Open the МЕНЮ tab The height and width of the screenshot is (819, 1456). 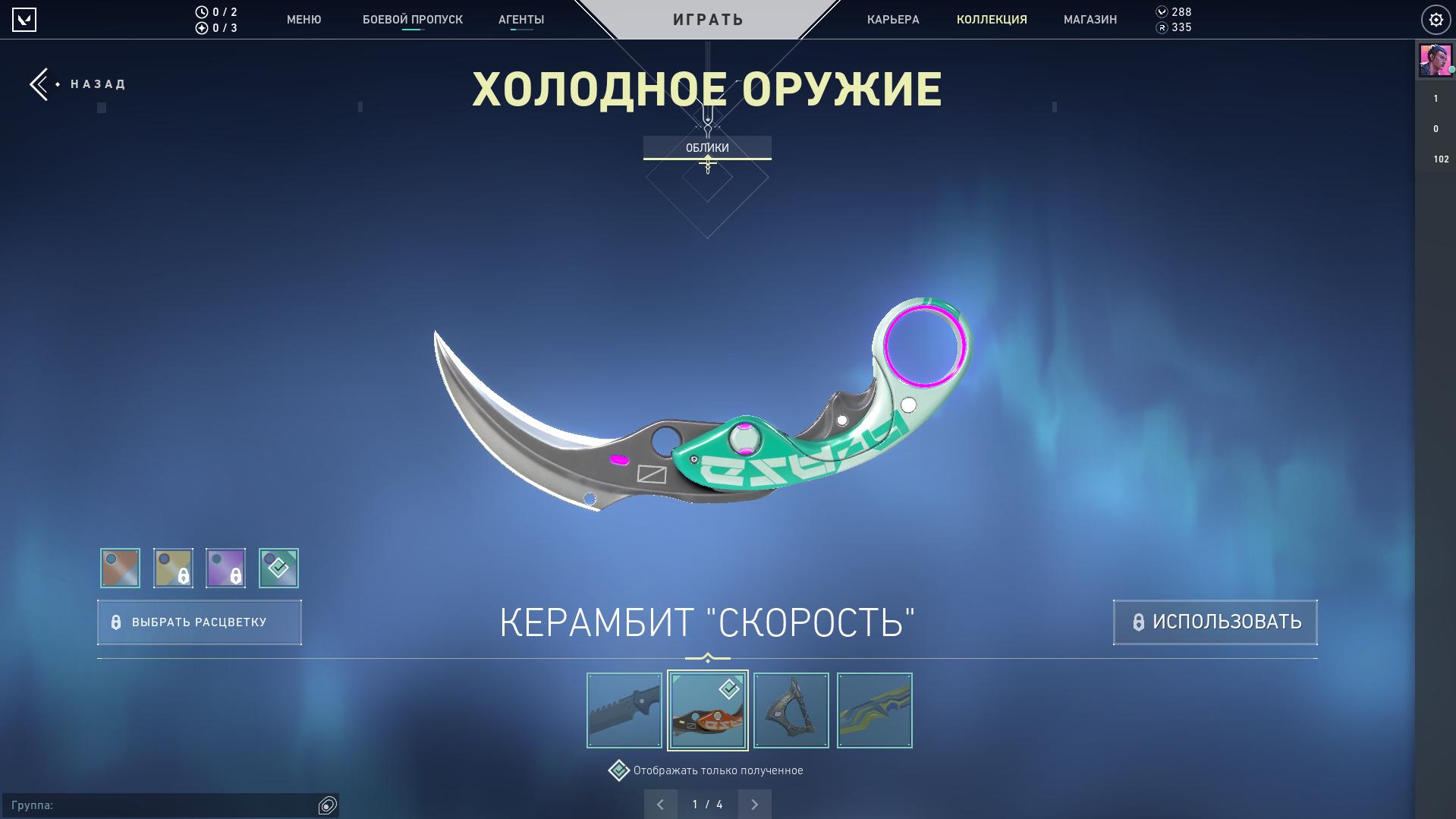(x=303, y=20)
